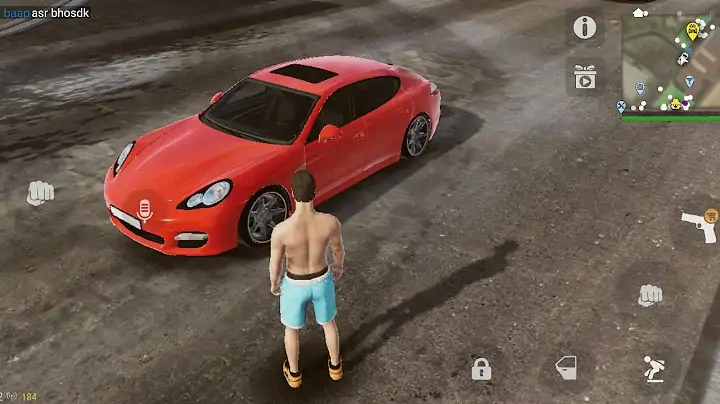
Task: Activate the sprint running man button
Action: click(x=653, y=368)
